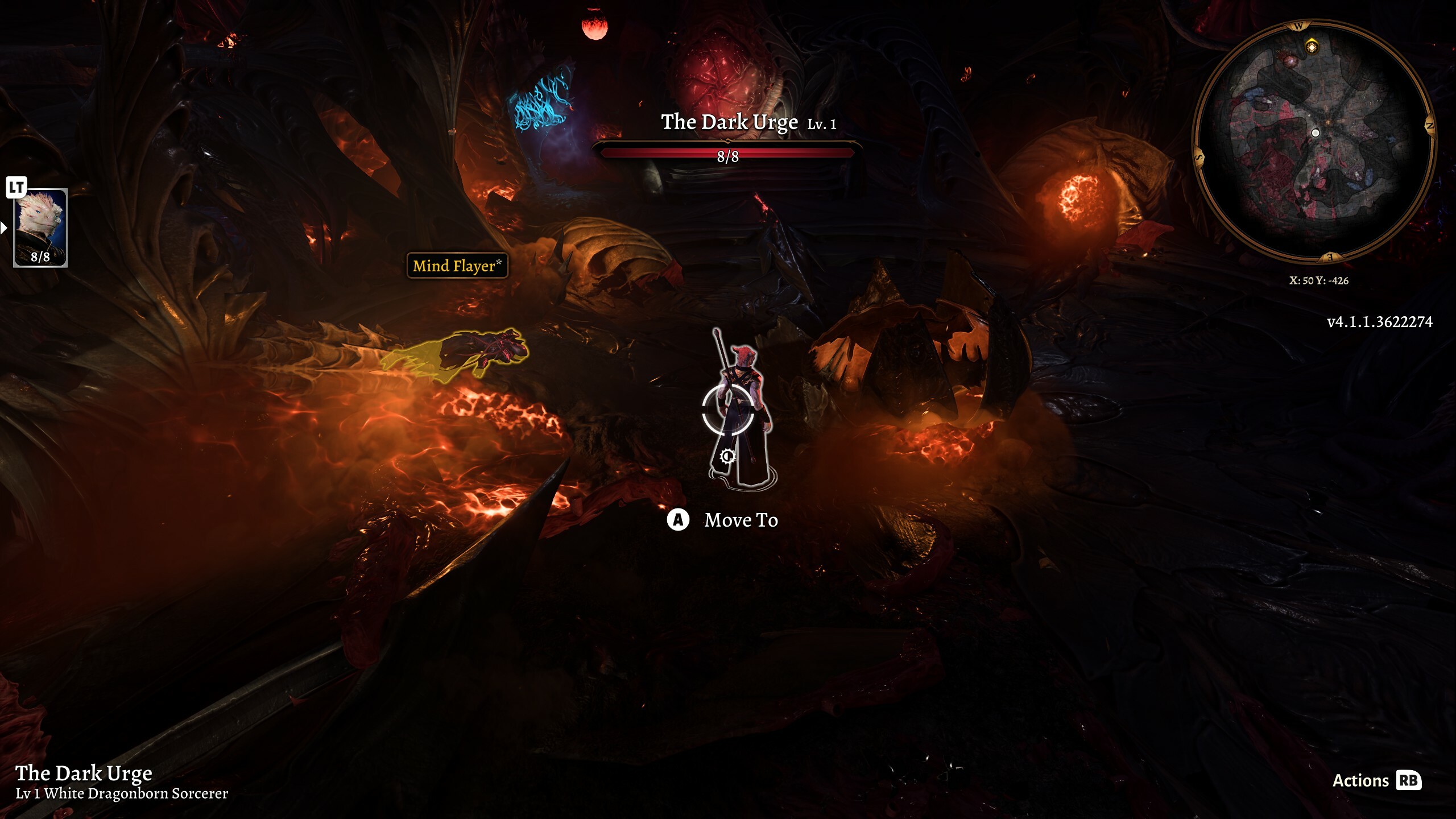Image resolution: width=1456 pixels, height=819 pixels.
Task: Click the yellow quest marker on minimap
Action: click(x=1312, y=46)
